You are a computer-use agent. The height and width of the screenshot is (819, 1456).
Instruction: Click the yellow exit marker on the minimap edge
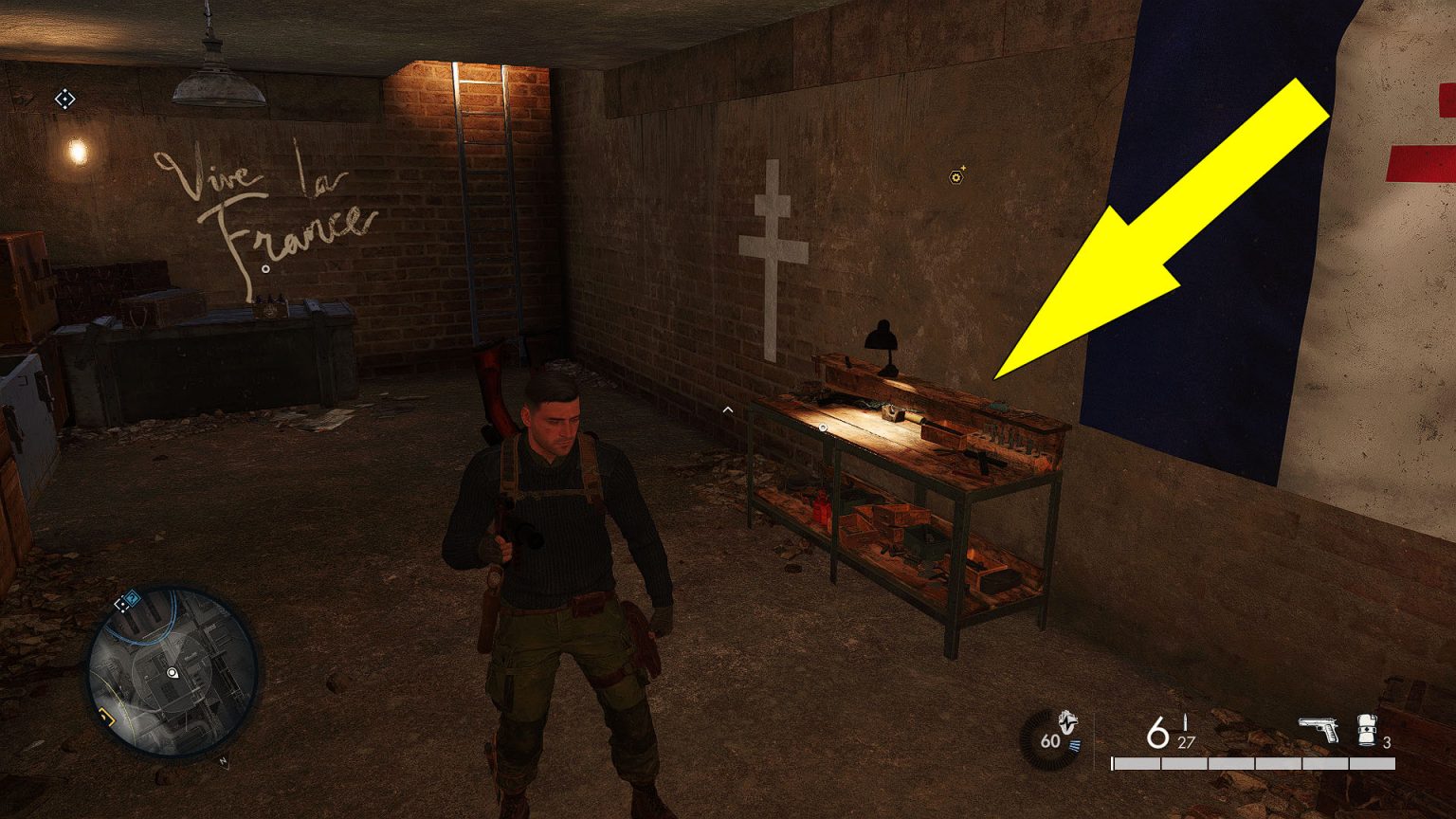105,715
